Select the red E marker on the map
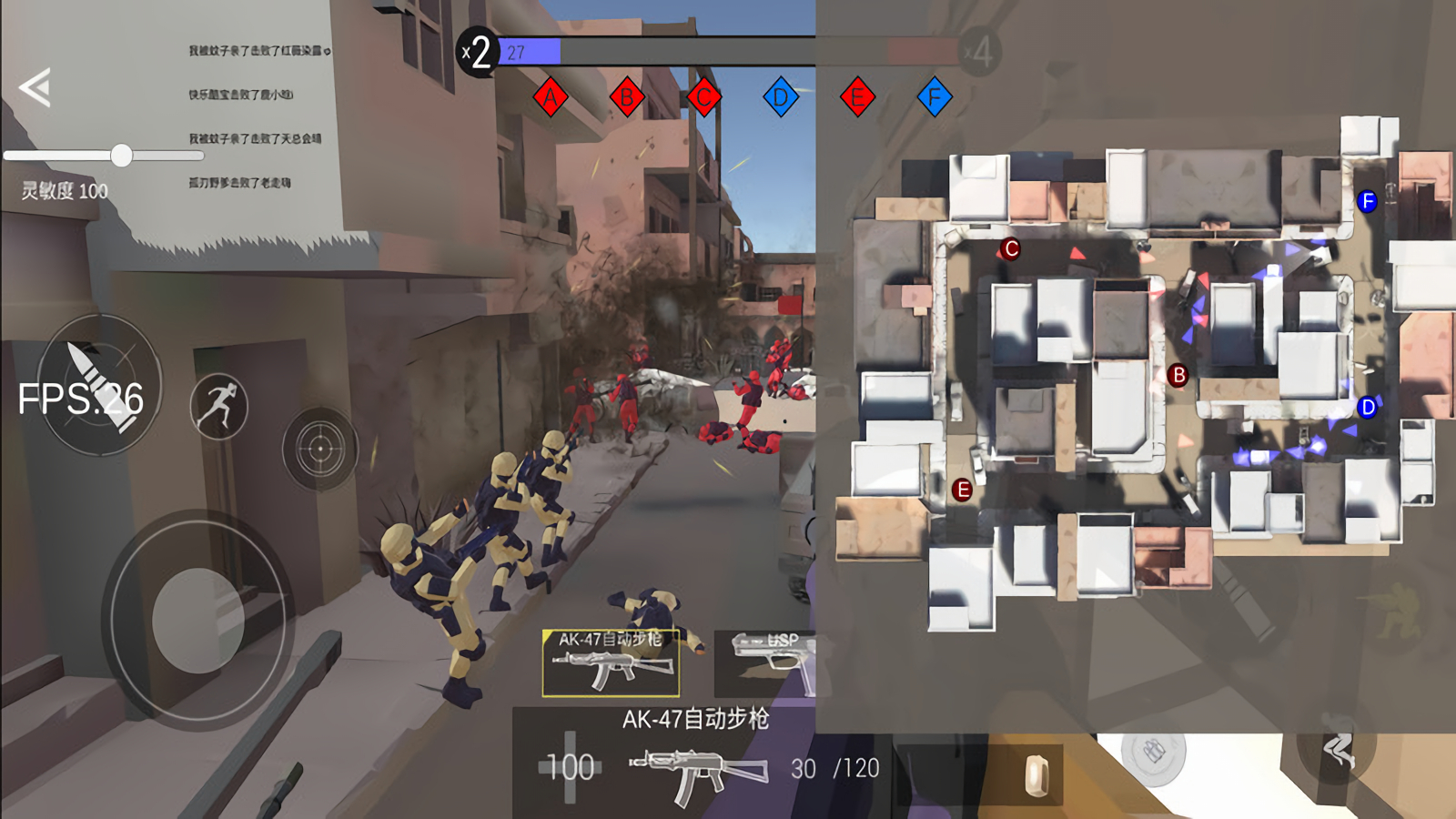The image size is (1456, 819). 962,490
